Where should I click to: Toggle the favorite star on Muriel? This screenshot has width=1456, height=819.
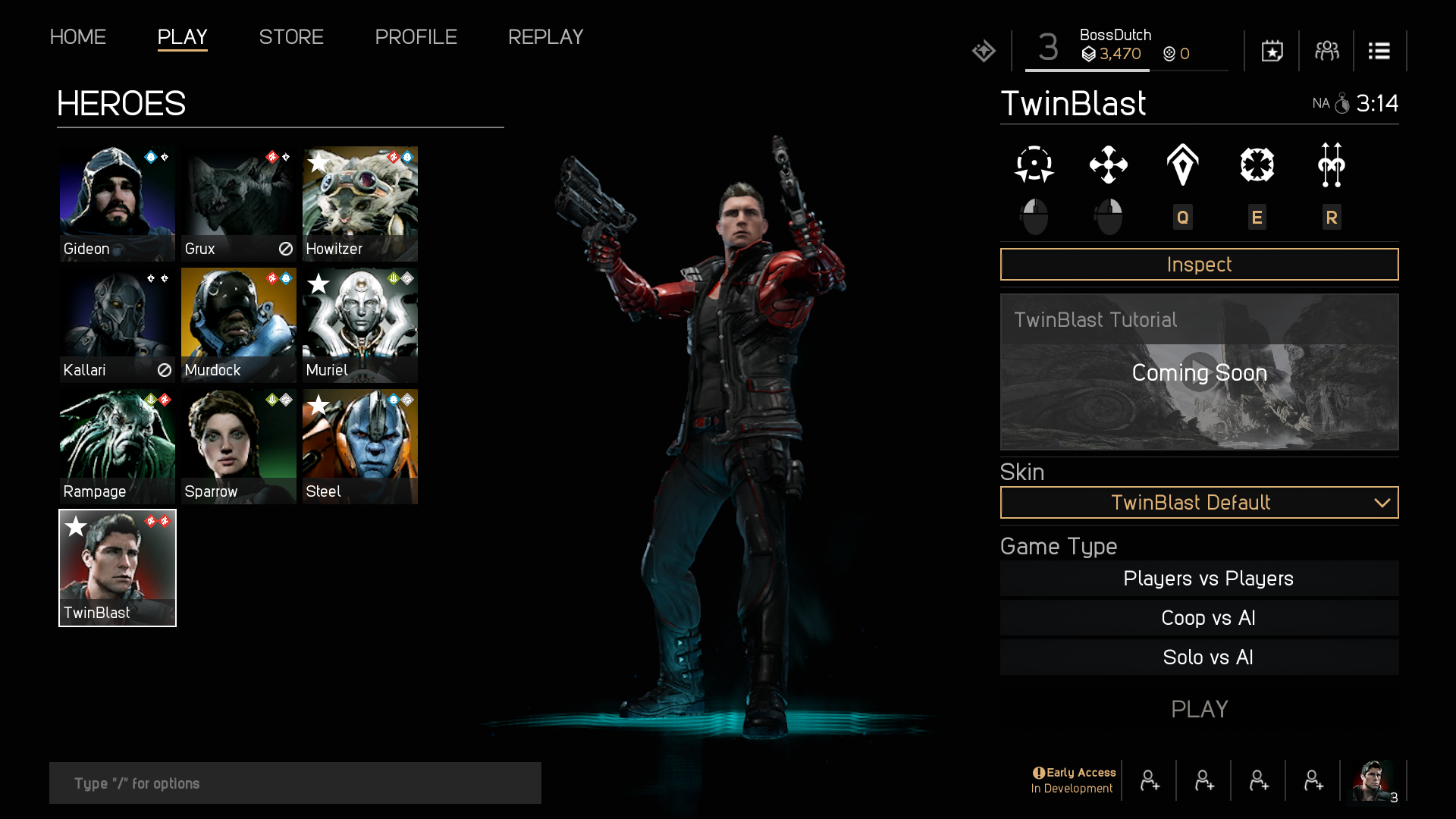pyautogui.click(x=318, y=284)
